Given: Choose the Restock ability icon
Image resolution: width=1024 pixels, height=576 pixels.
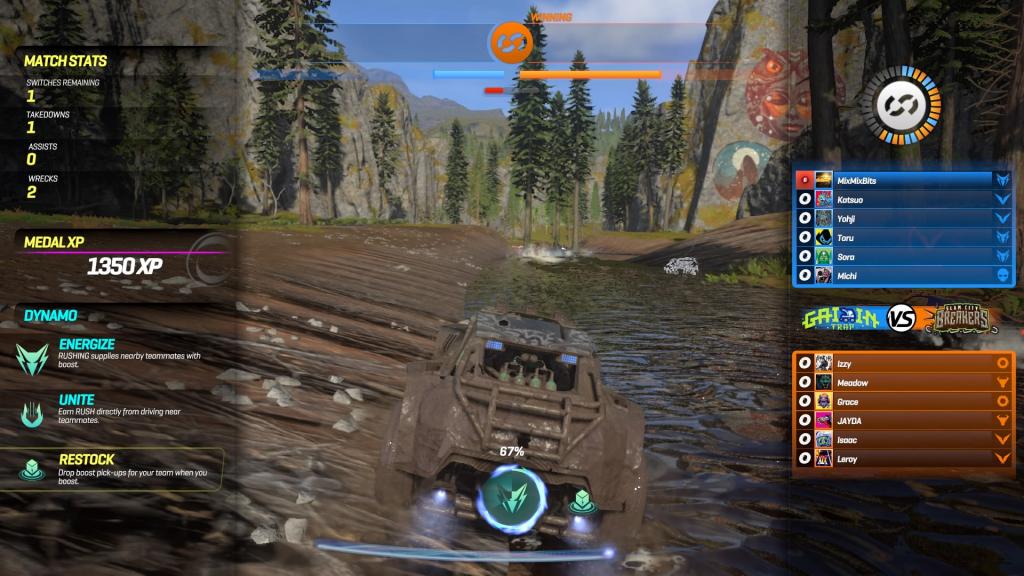Looking at the screenshot, I should [32, 467].
